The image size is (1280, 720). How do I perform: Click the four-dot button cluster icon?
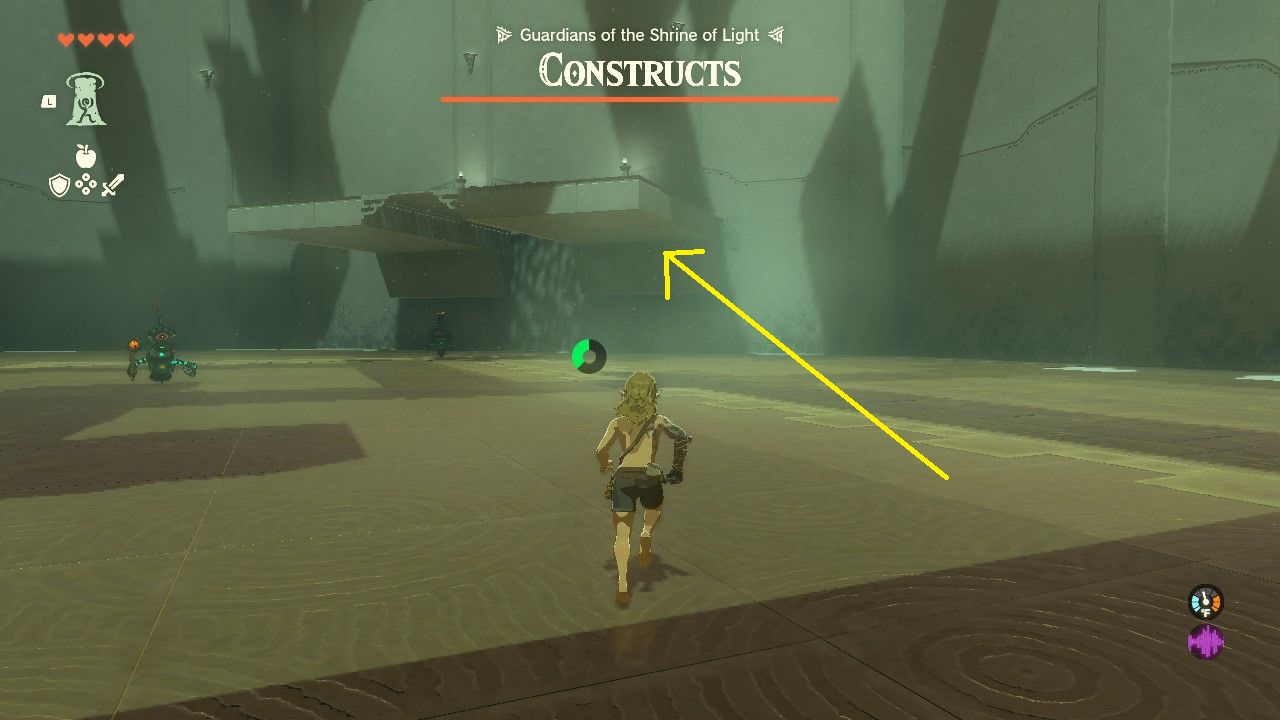pyautogui.click(x=85, y=184)
